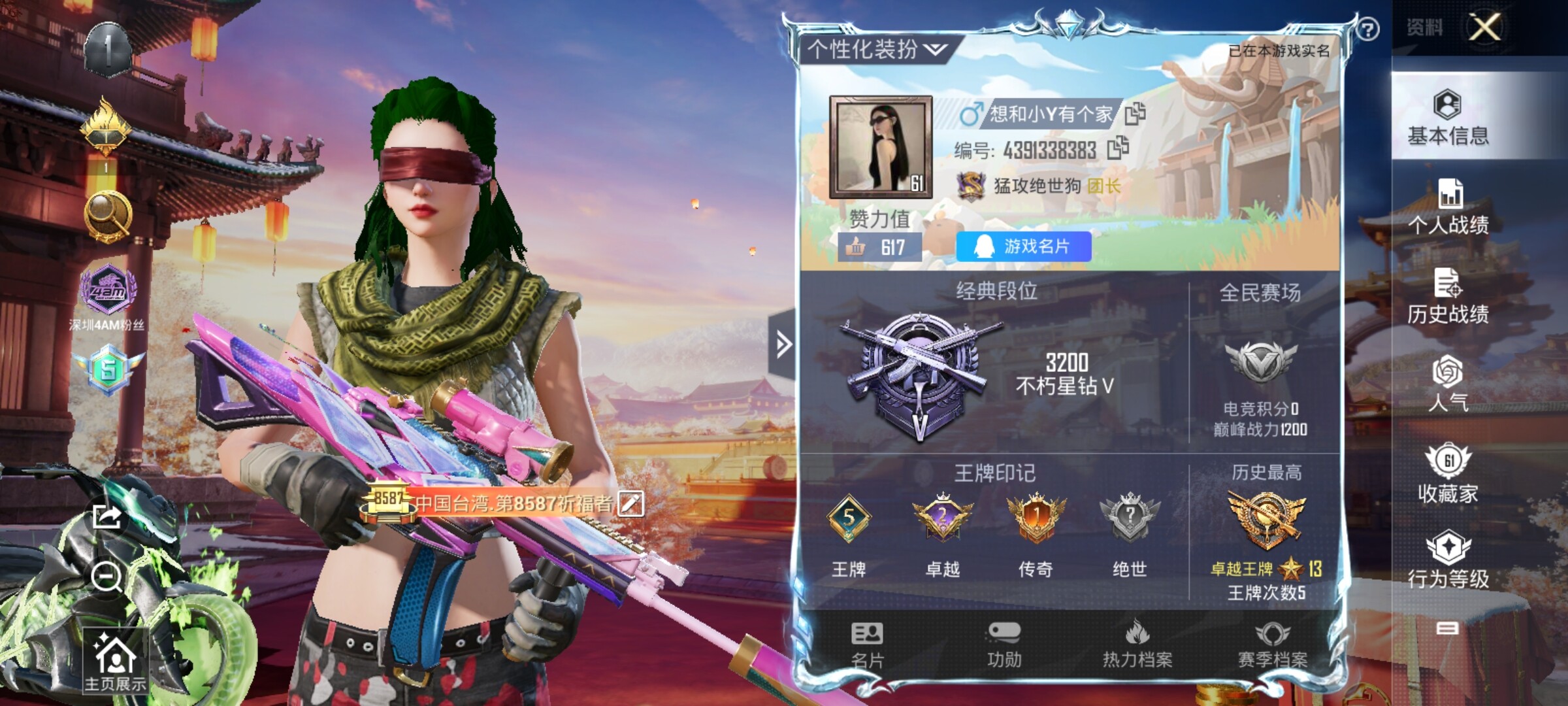The height and width of the screenshot is (706, 1568).
Task: Copy the player nickname
Action: [1135, 114]
